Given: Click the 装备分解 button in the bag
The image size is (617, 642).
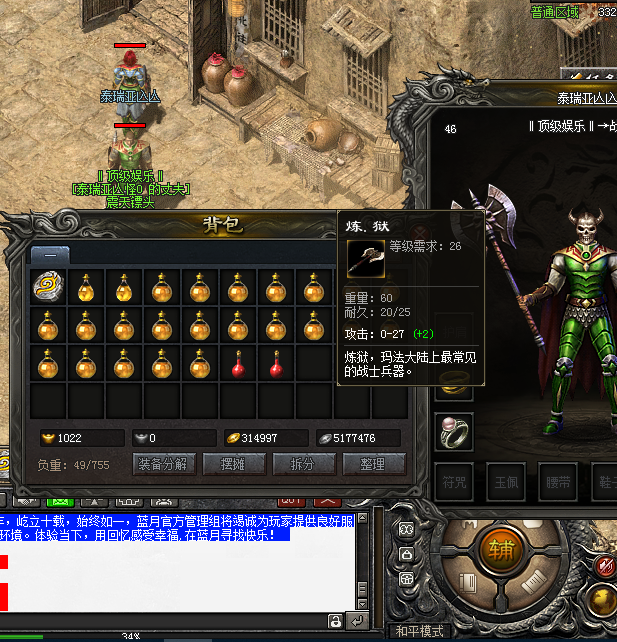Looking at the screenshot, I should pos(163,464).
